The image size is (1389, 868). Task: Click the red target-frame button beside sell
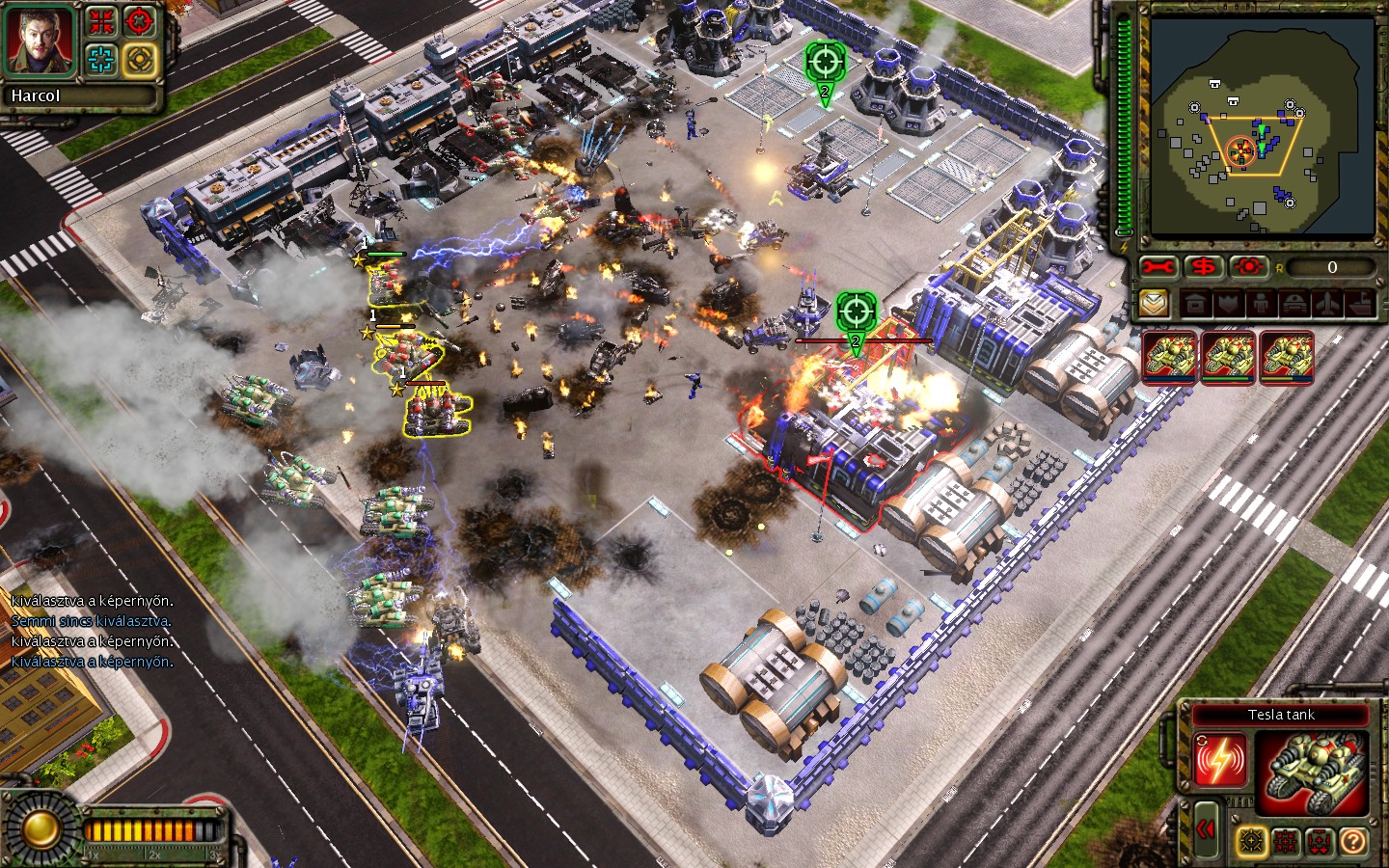point(1249,267)
